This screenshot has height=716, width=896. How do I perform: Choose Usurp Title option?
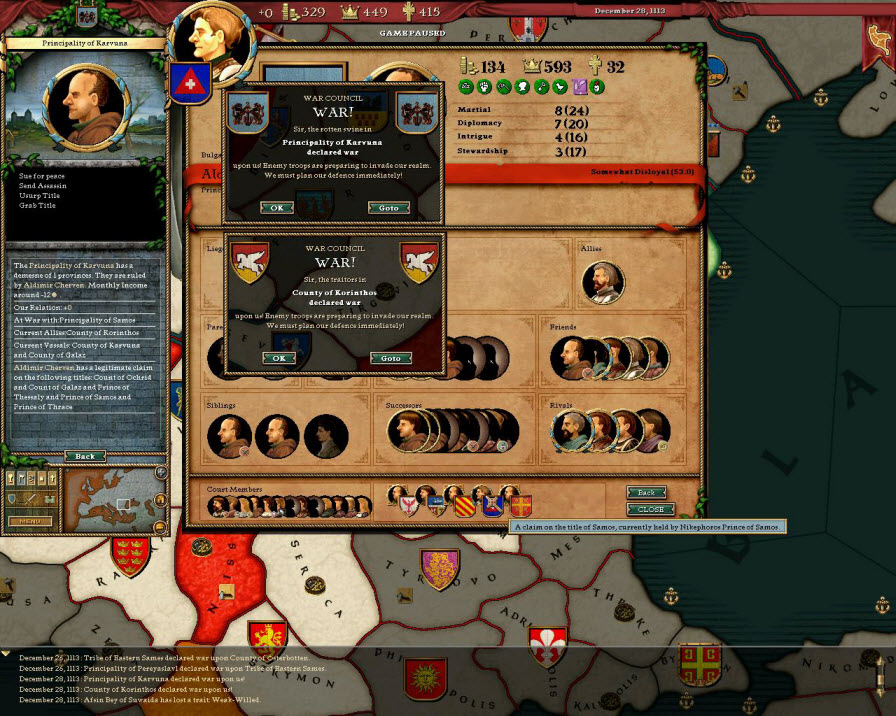coord(39,196)
